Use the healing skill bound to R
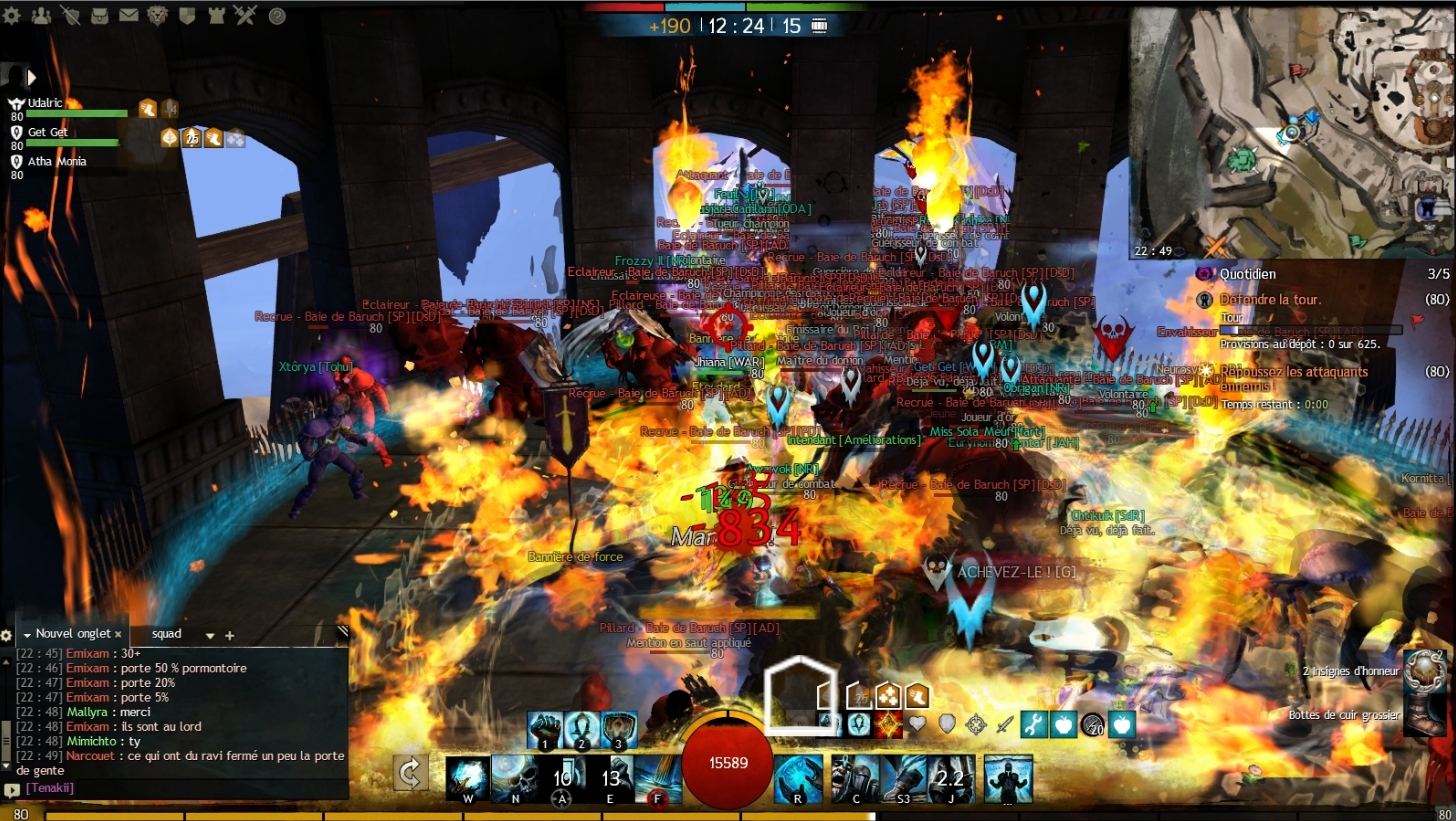 (x=798, y=779)
